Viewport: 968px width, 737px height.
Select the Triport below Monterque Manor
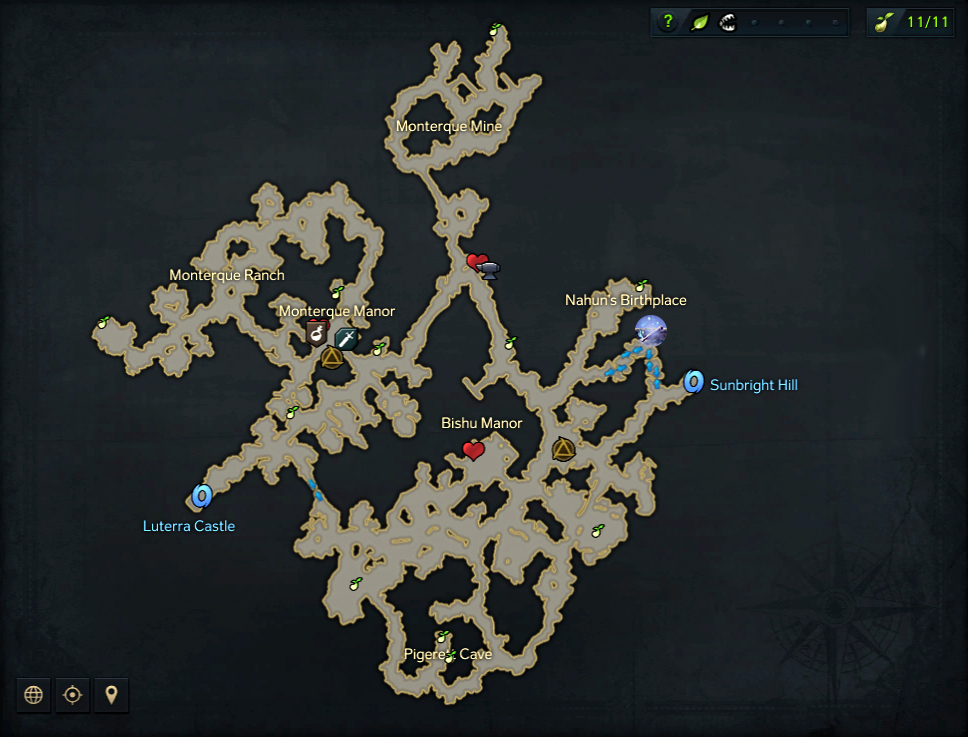tap(331, 357)
